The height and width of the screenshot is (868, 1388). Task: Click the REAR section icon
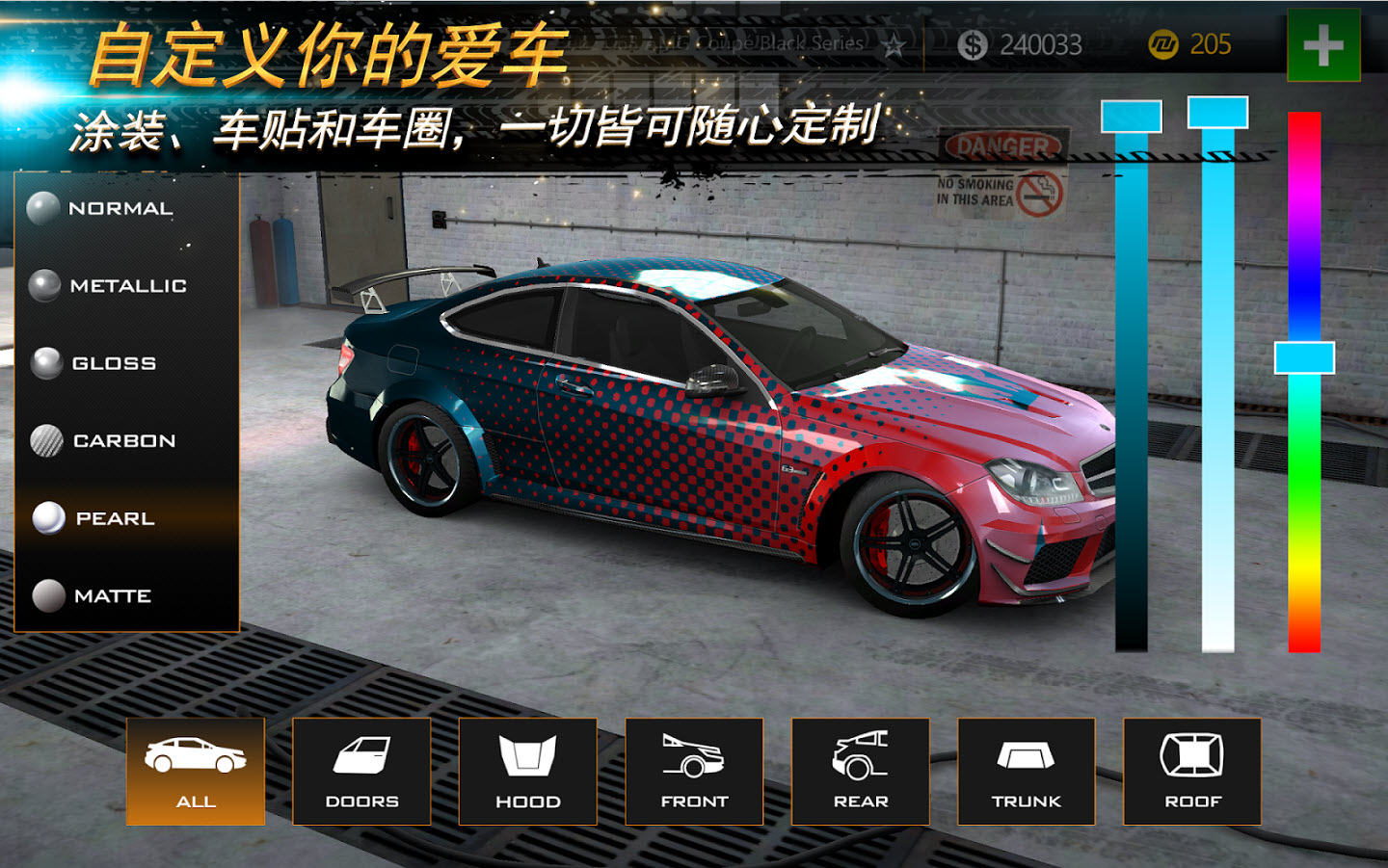pyautogui.click(x=863, y=771)
